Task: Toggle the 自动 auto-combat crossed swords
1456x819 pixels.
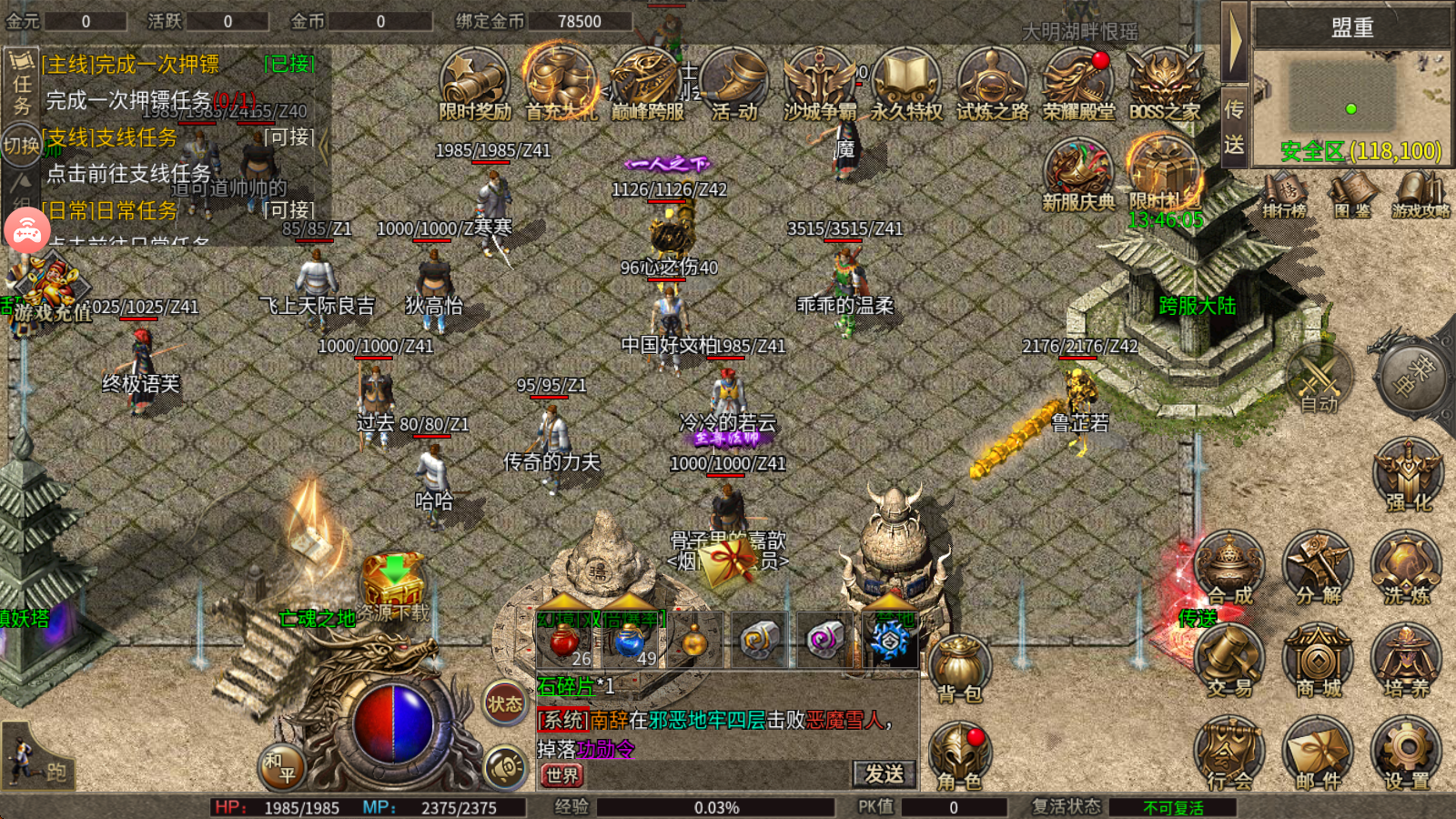Action: click(x=1319, y=378)
